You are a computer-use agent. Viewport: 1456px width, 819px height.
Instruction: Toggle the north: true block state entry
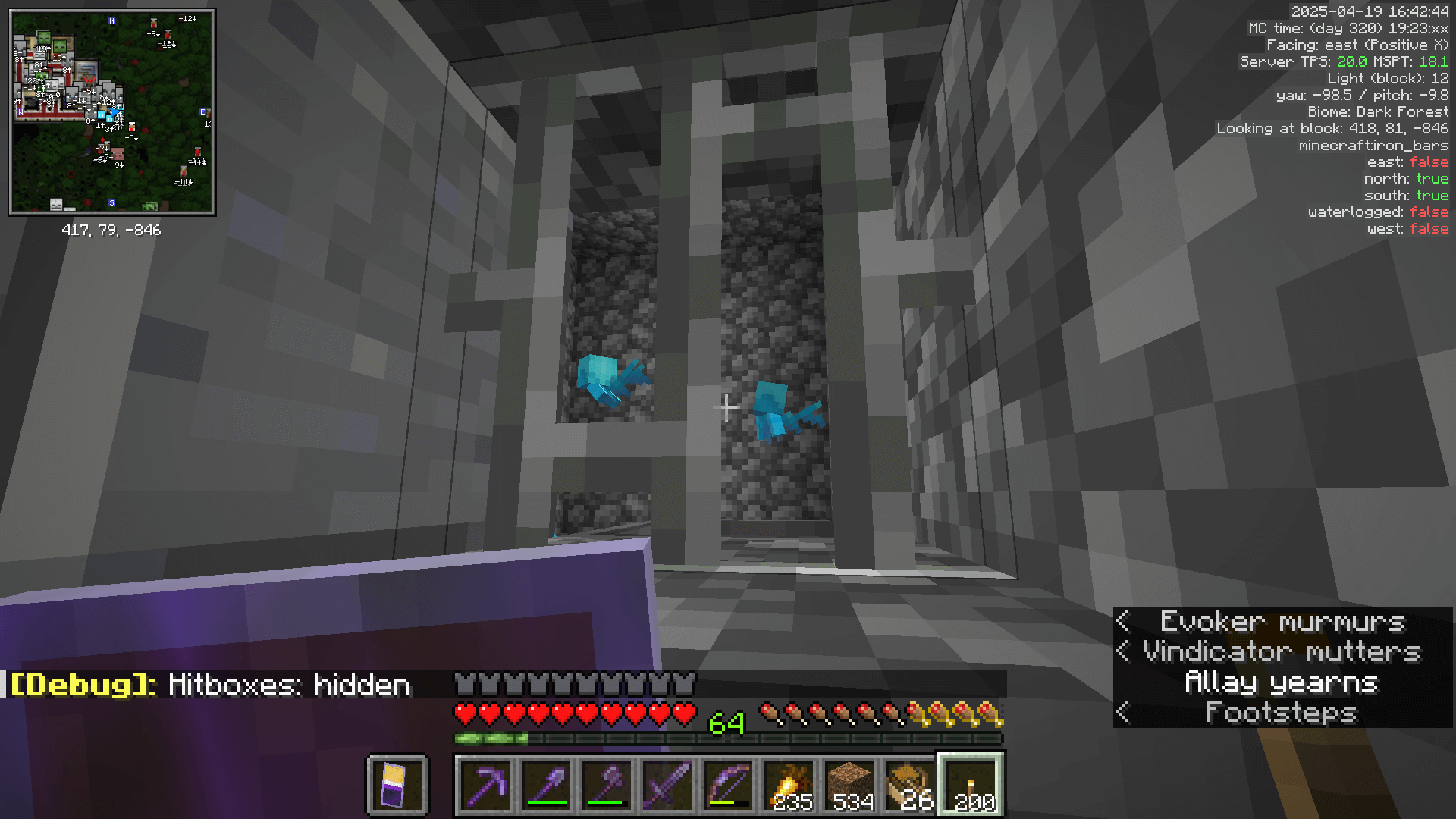click(1408, 178)
